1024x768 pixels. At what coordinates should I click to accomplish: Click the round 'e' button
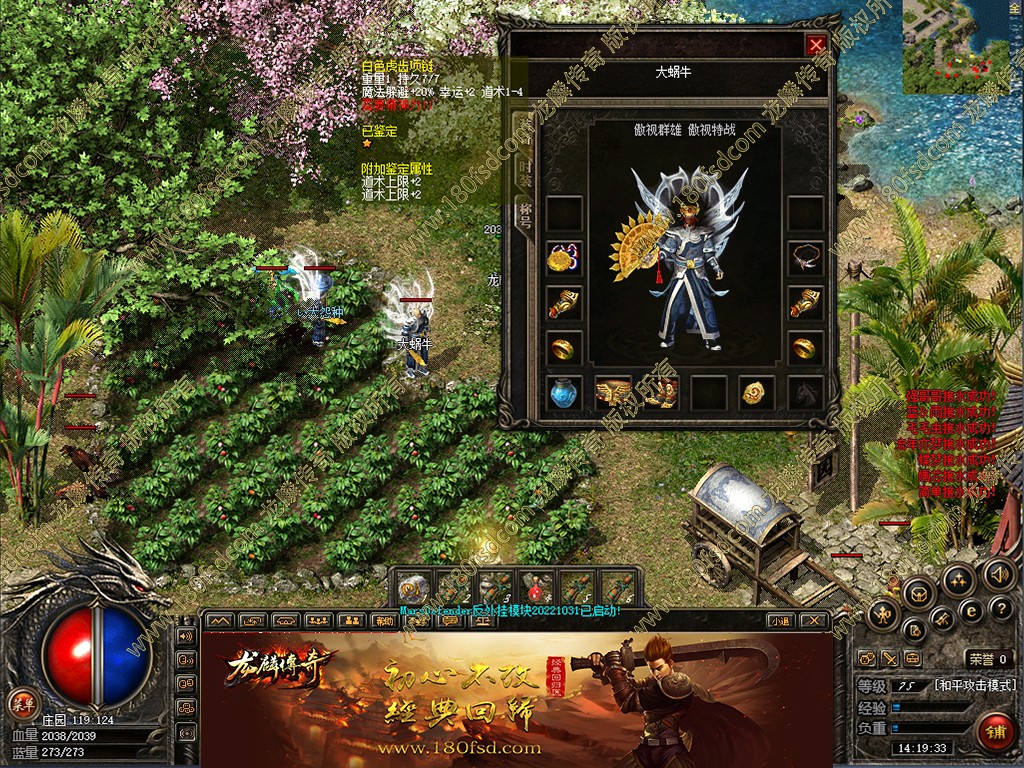pyautogui.click(x=969, y=611)
